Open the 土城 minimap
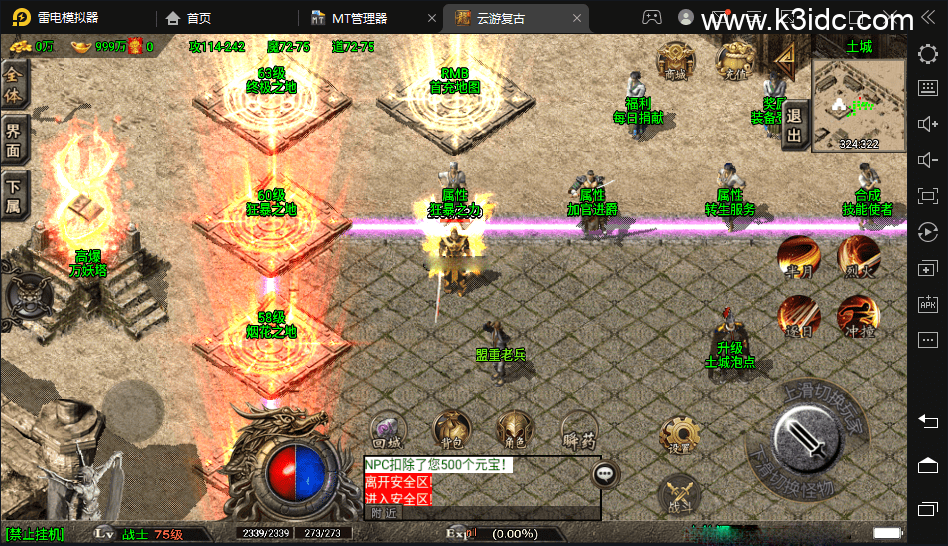The height and width of the screenshot is (546, 948). (x=859, y=103)
